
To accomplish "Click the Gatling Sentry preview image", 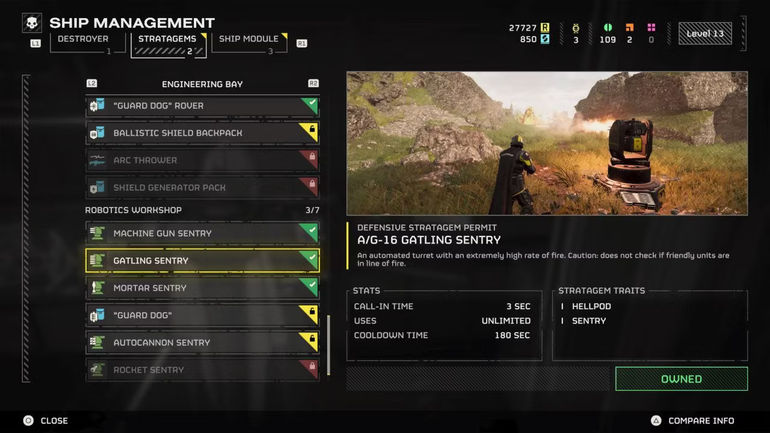I will [547, 143].
